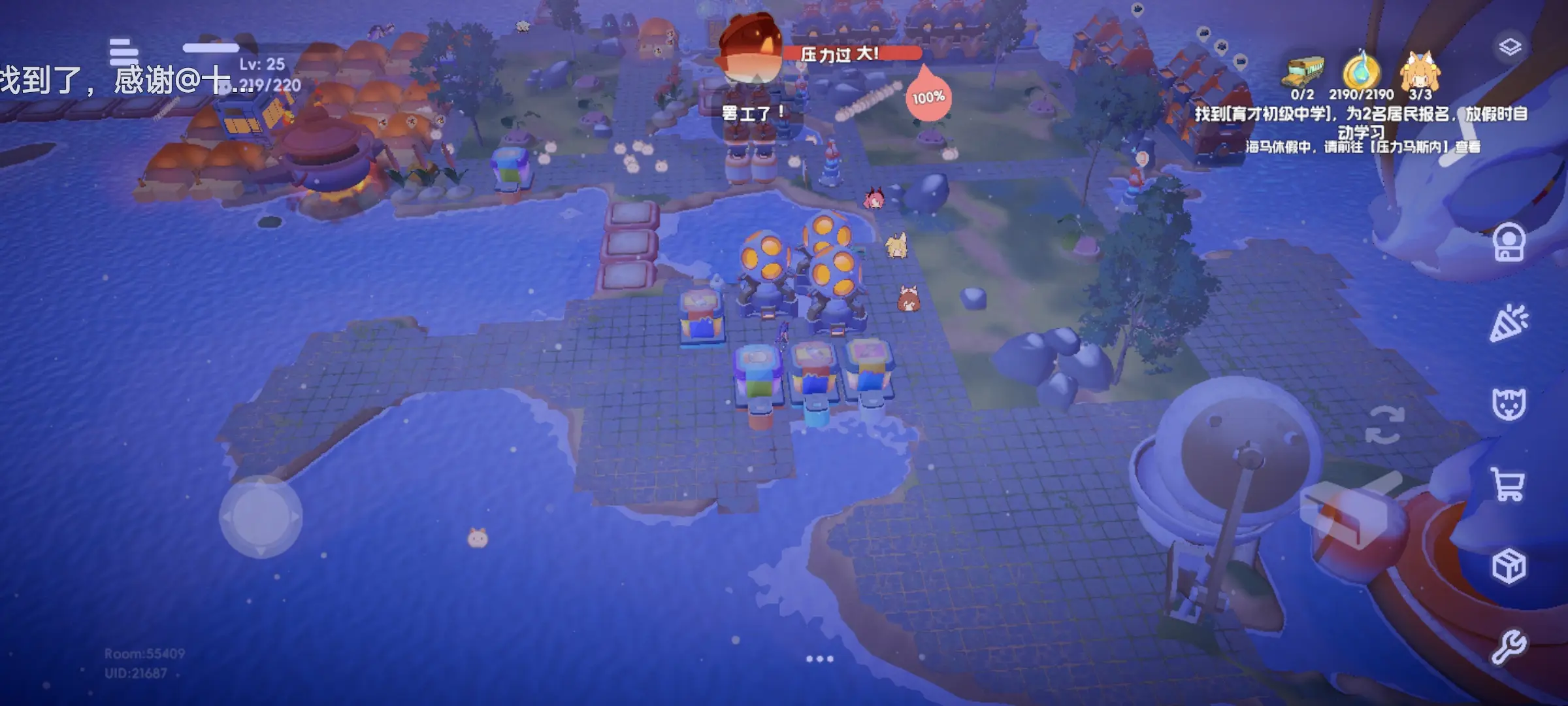The width and height of the screenshot is (1568, 706).
Task: Open the 压力马斯内 seahorse notice
Action: tap(1362, 147)
